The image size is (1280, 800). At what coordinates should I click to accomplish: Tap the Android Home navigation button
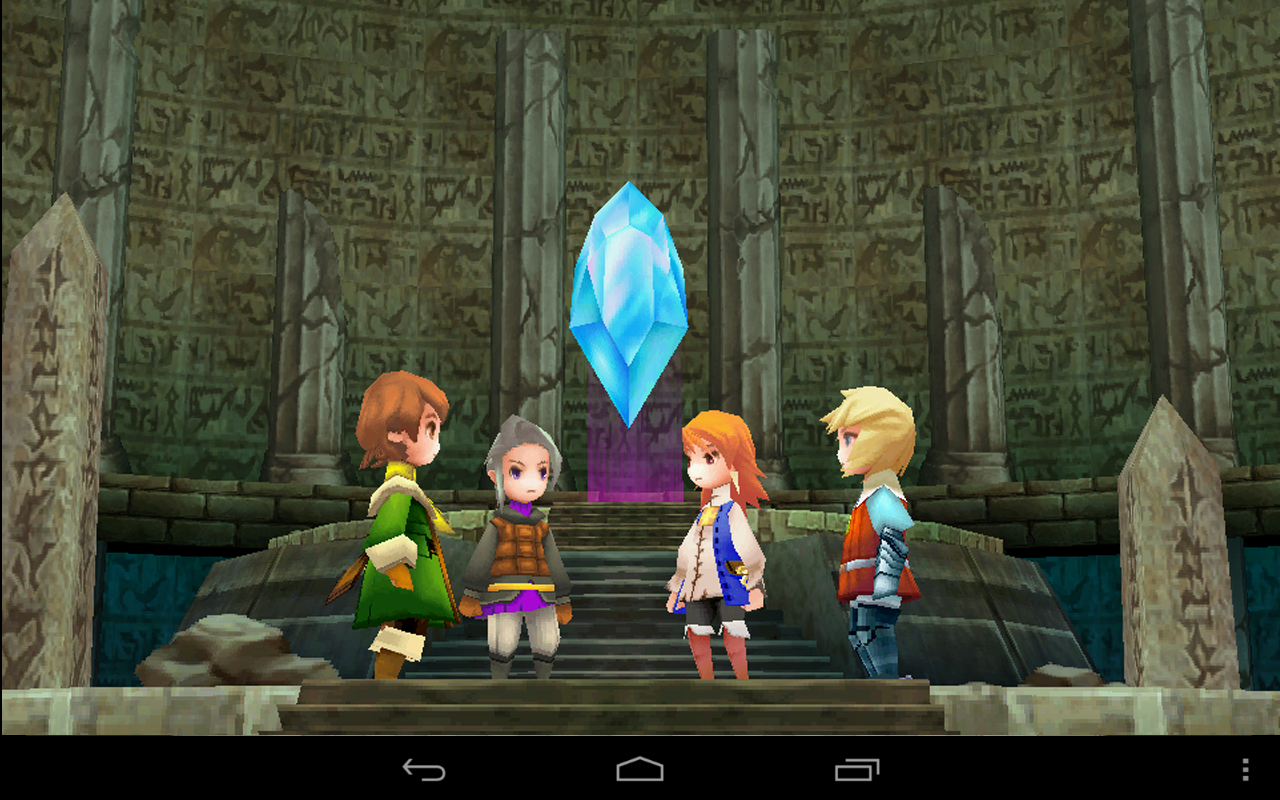pos(639,770)
